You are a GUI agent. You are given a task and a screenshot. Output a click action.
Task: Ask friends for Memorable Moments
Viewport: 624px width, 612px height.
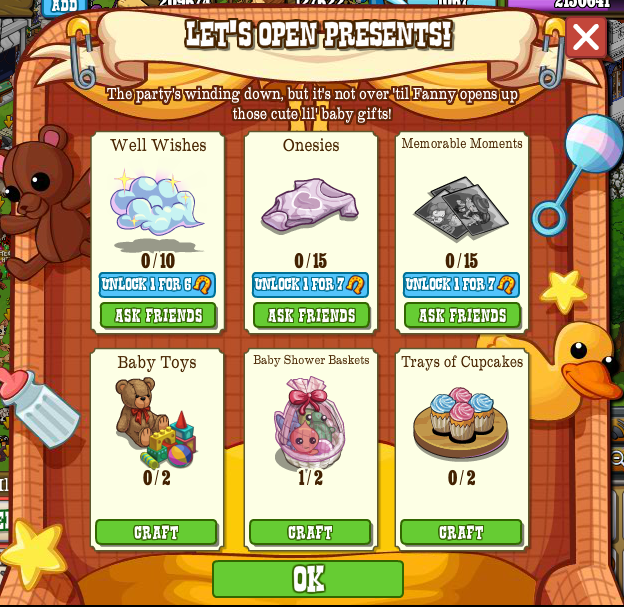click(462, 316)
